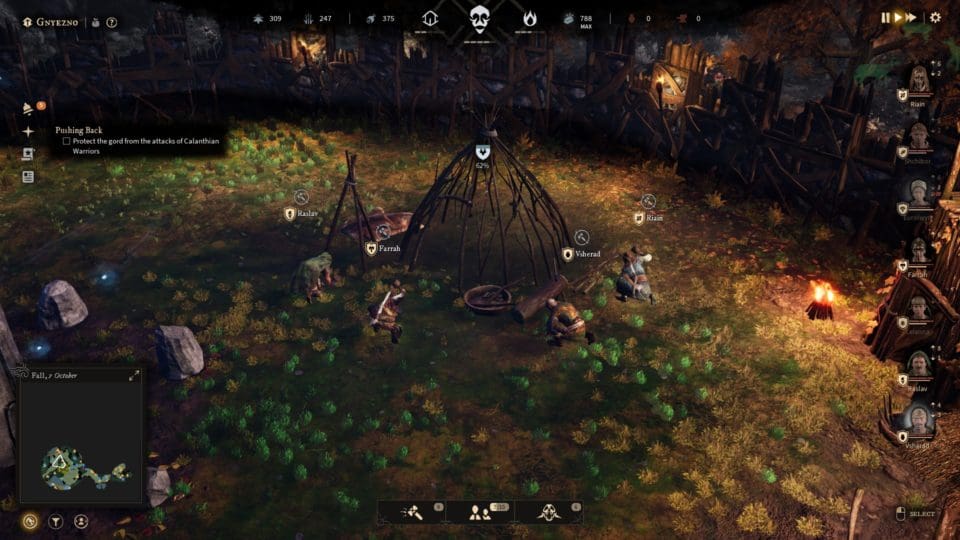Click the question mark help icon

tap(111, 21)
